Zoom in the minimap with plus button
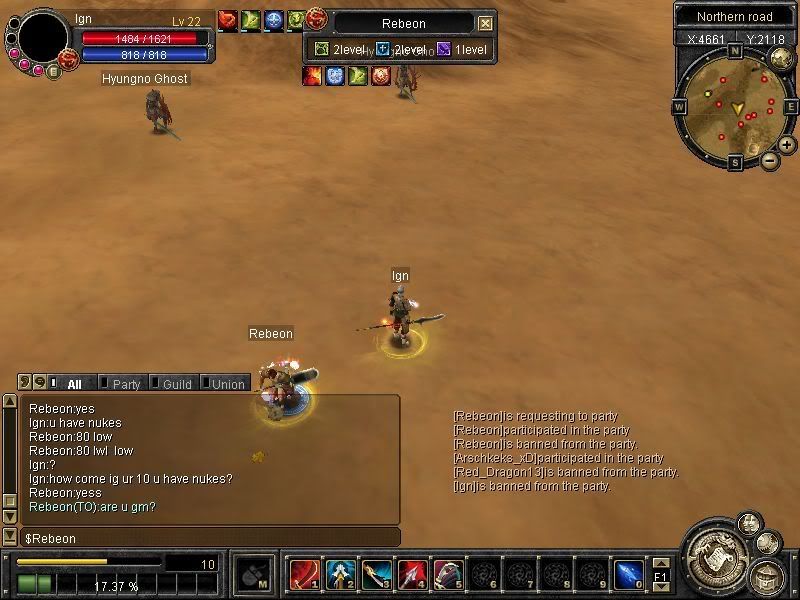Viewport: 800px width, 600px height. click(787, 145)
